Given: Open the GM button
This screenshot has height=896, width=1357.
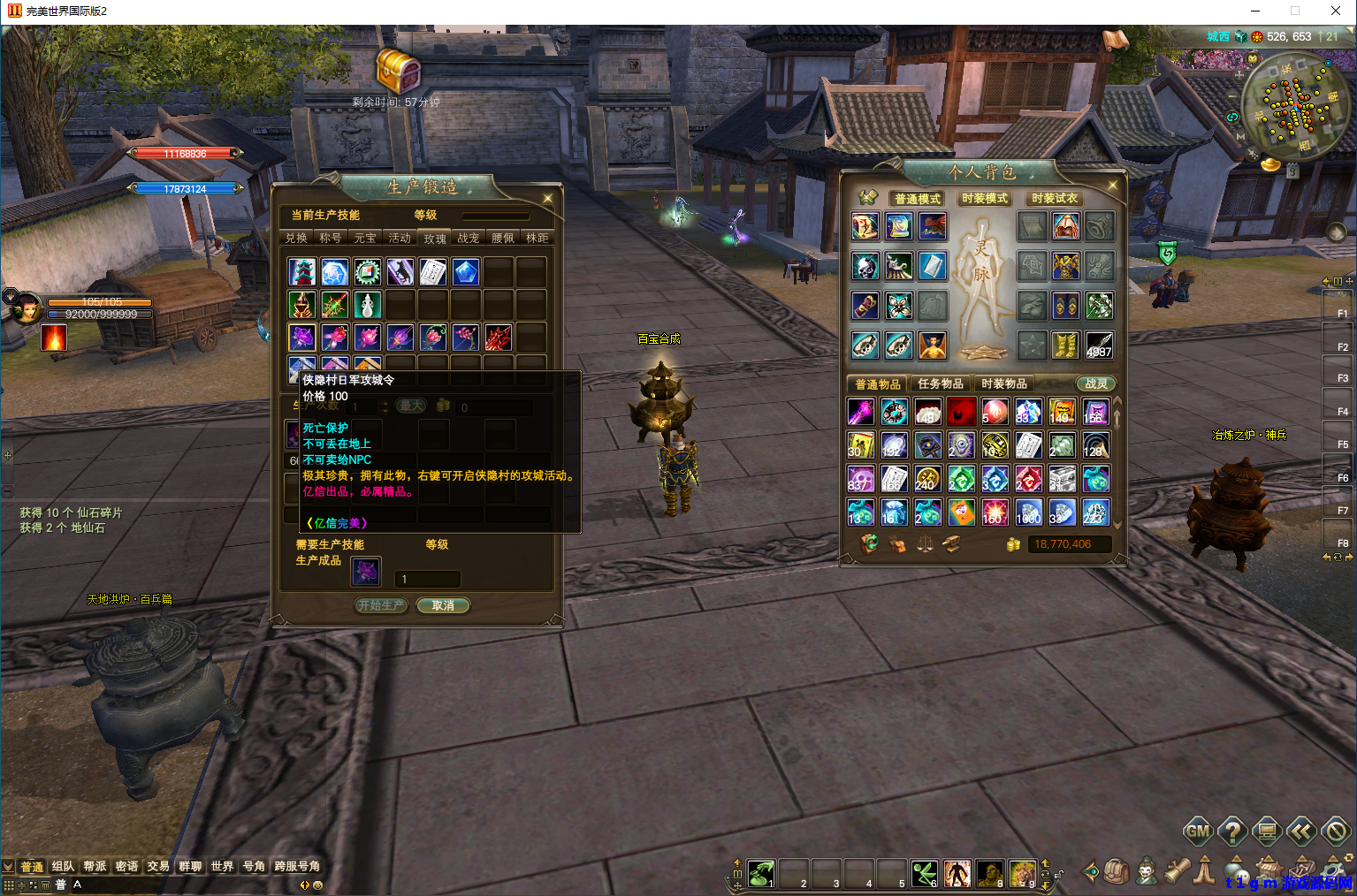Looking at the screenshot, I should pyautogui.click(x=1199, y=831).
